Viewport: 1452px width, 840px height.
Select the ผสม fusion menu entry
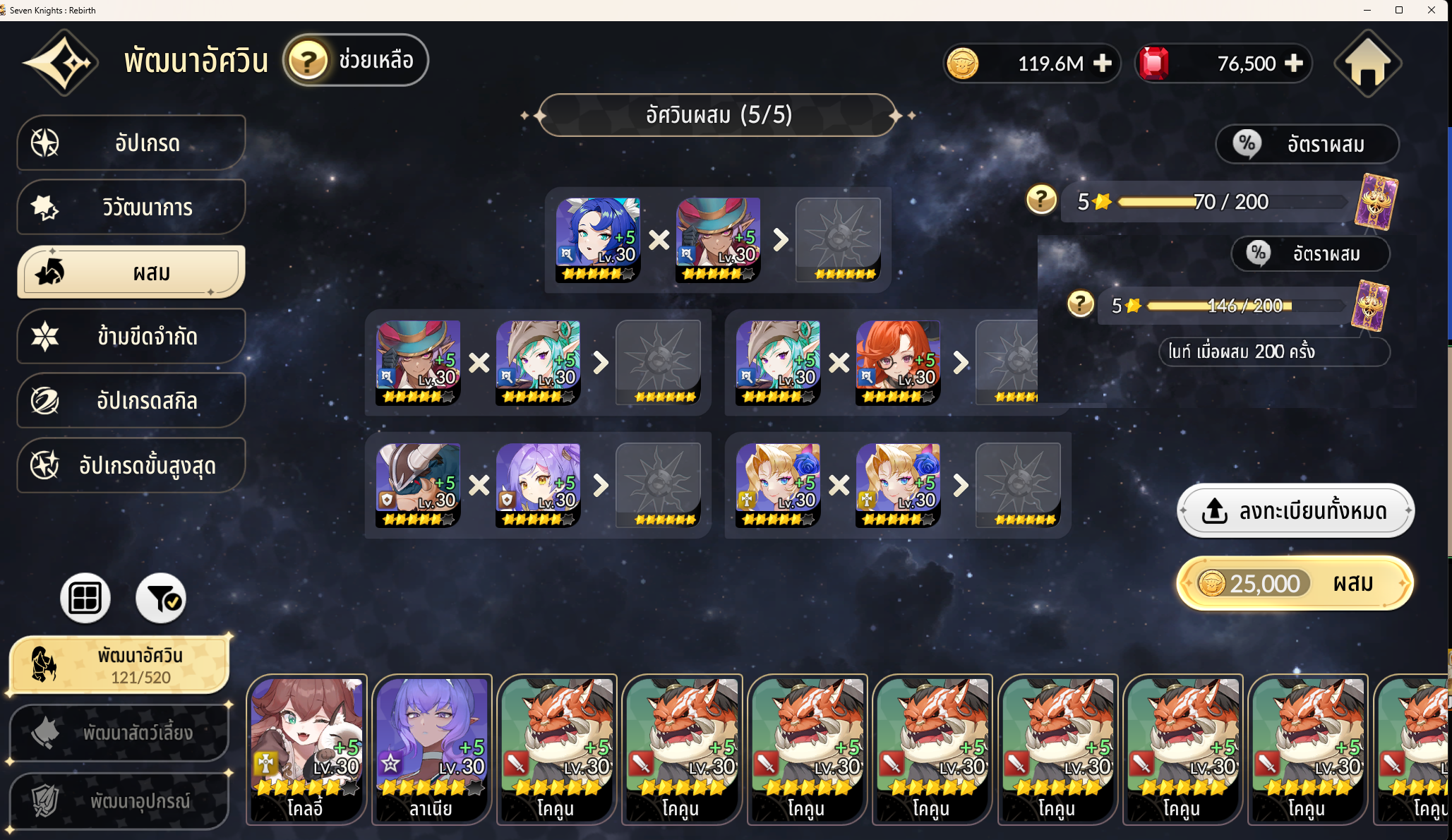131,272
